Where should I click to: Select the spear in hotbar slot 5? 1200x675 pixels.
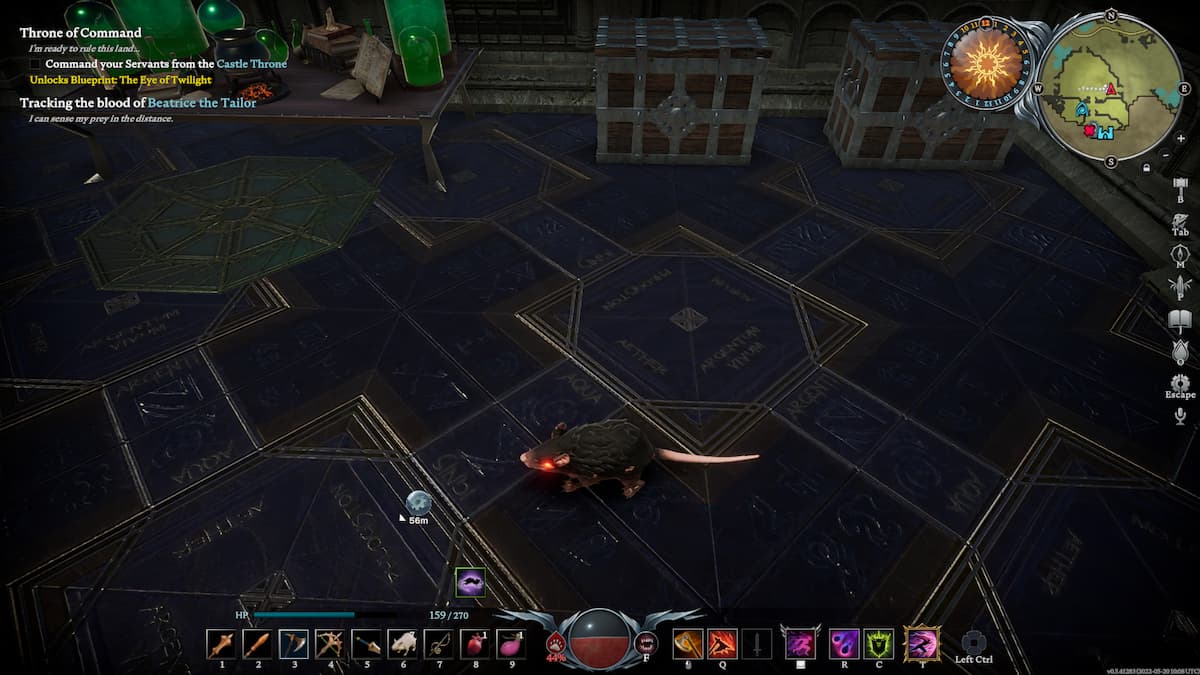[366, 643]
